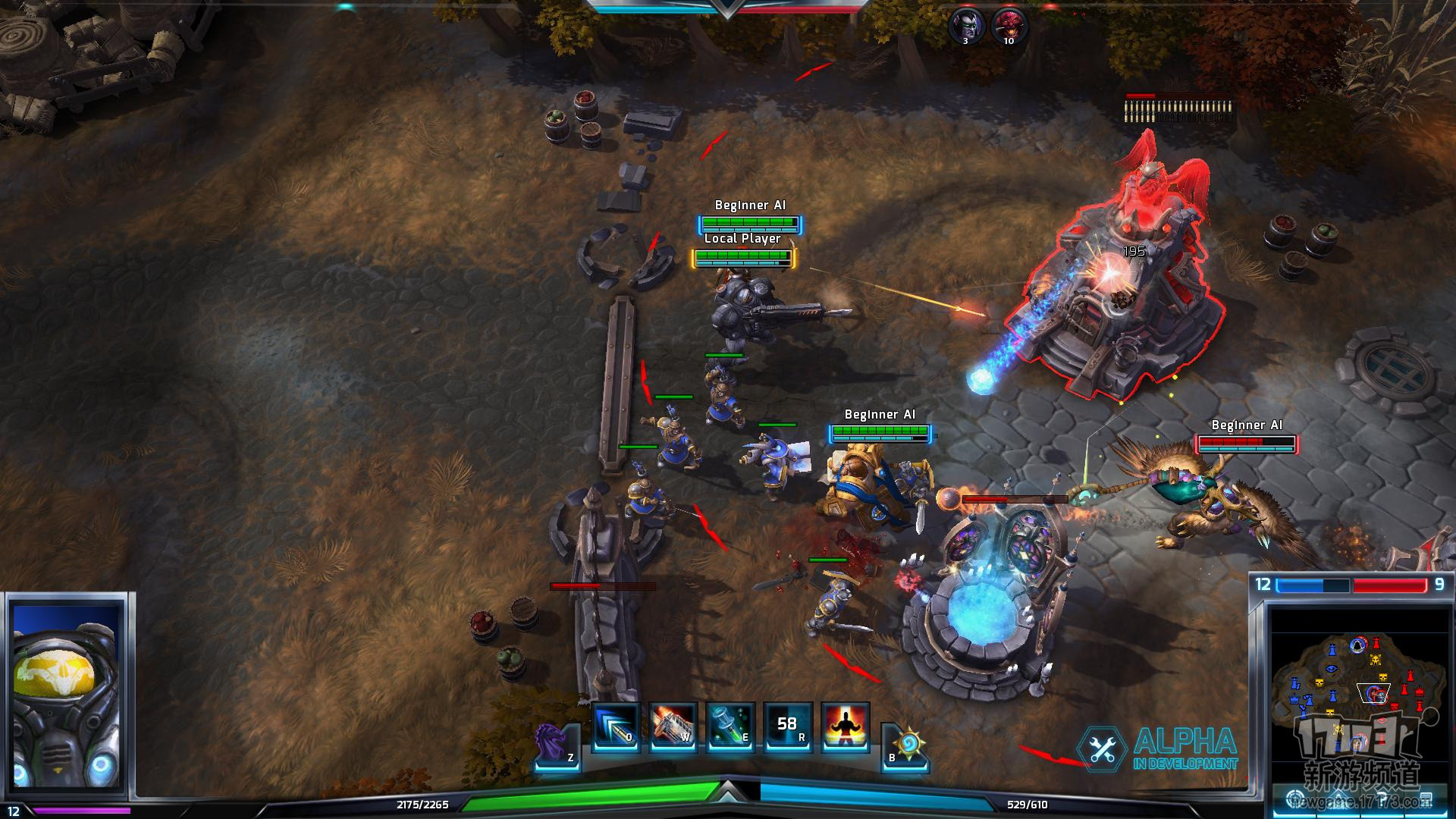The image size is (1456, 819).
Task: Select Illidan's respawn portrait at the top
Action: pos(966,25)
